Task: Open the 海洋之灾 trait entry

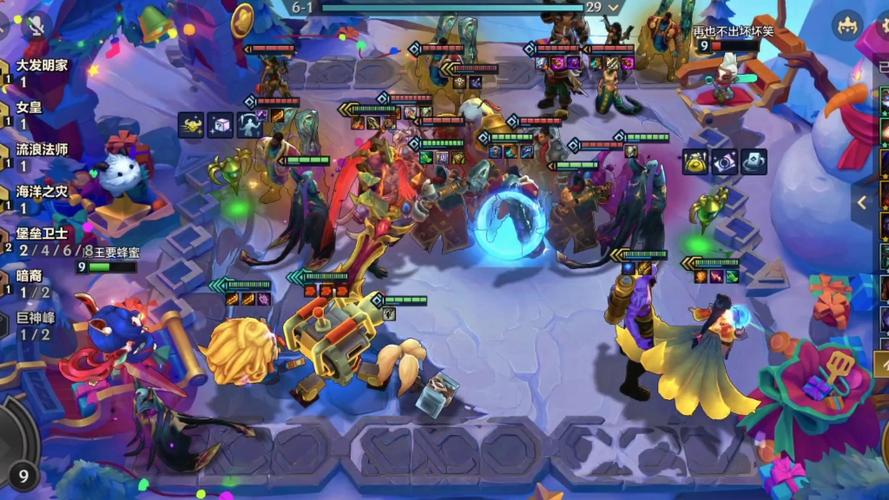Action: click(x=42, y=191)
